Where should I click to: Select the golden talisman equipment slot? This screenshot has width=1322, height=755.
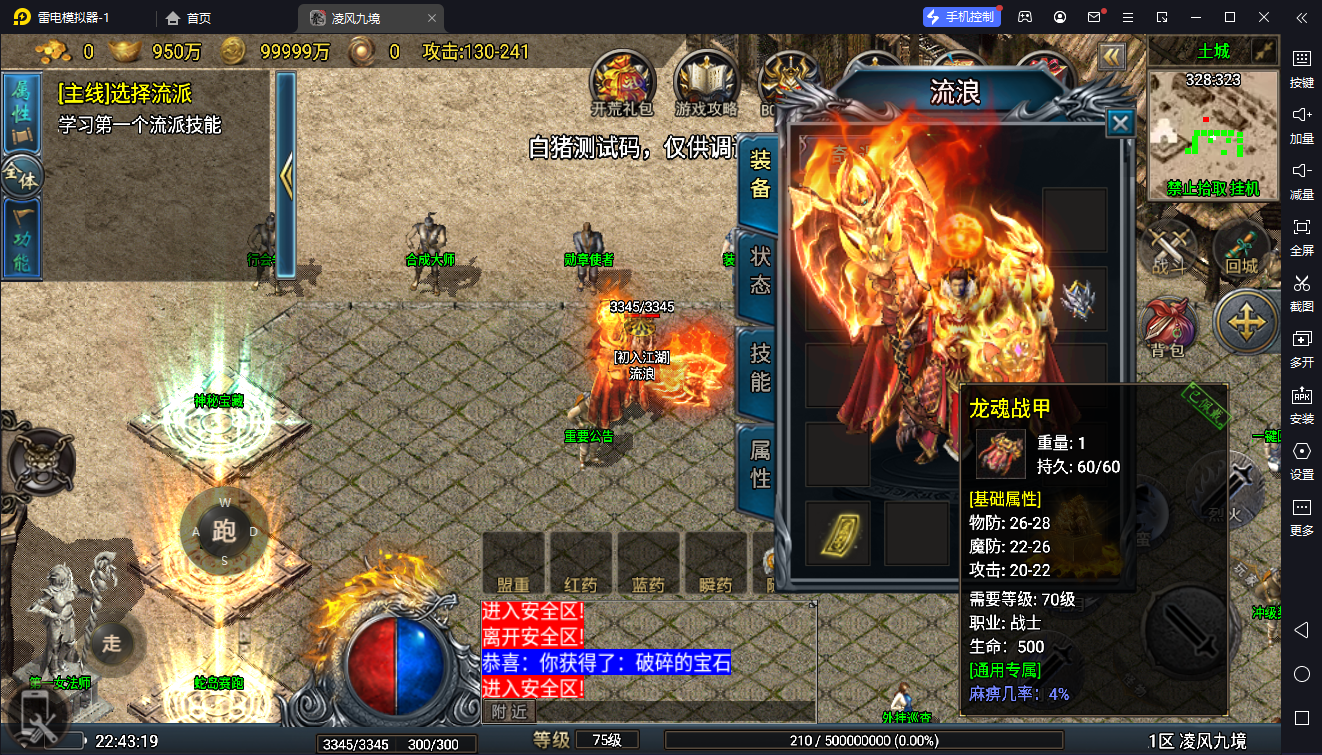tap(837, 532)
